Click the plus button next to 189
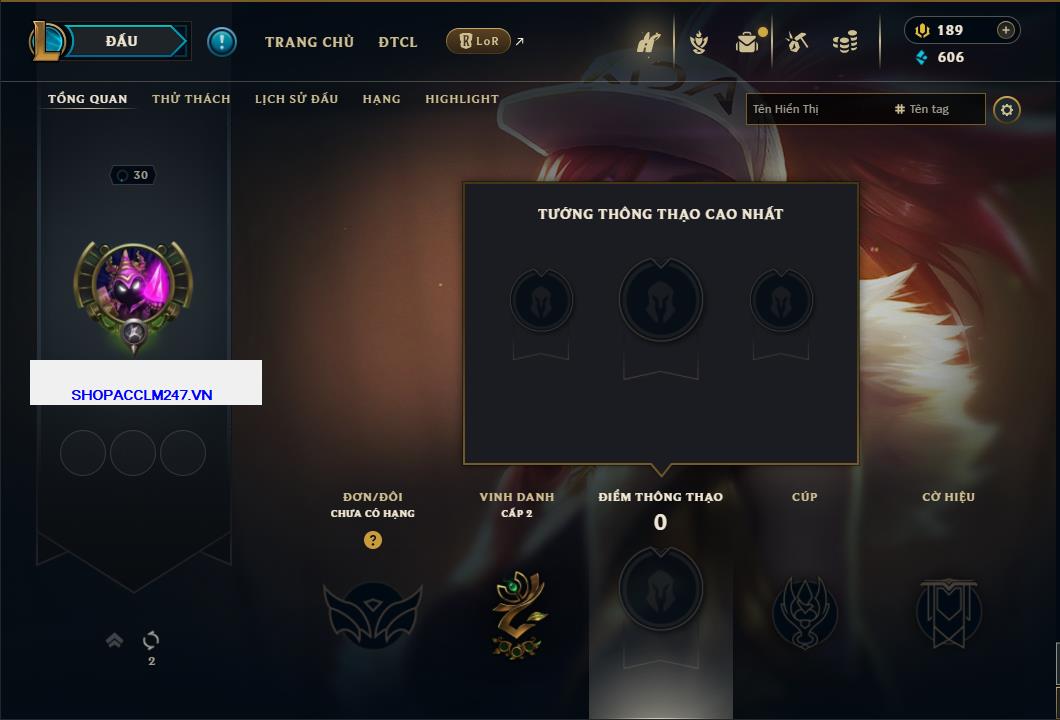The width and height of the screenshot is (1060, 720). coord(1006,30)
